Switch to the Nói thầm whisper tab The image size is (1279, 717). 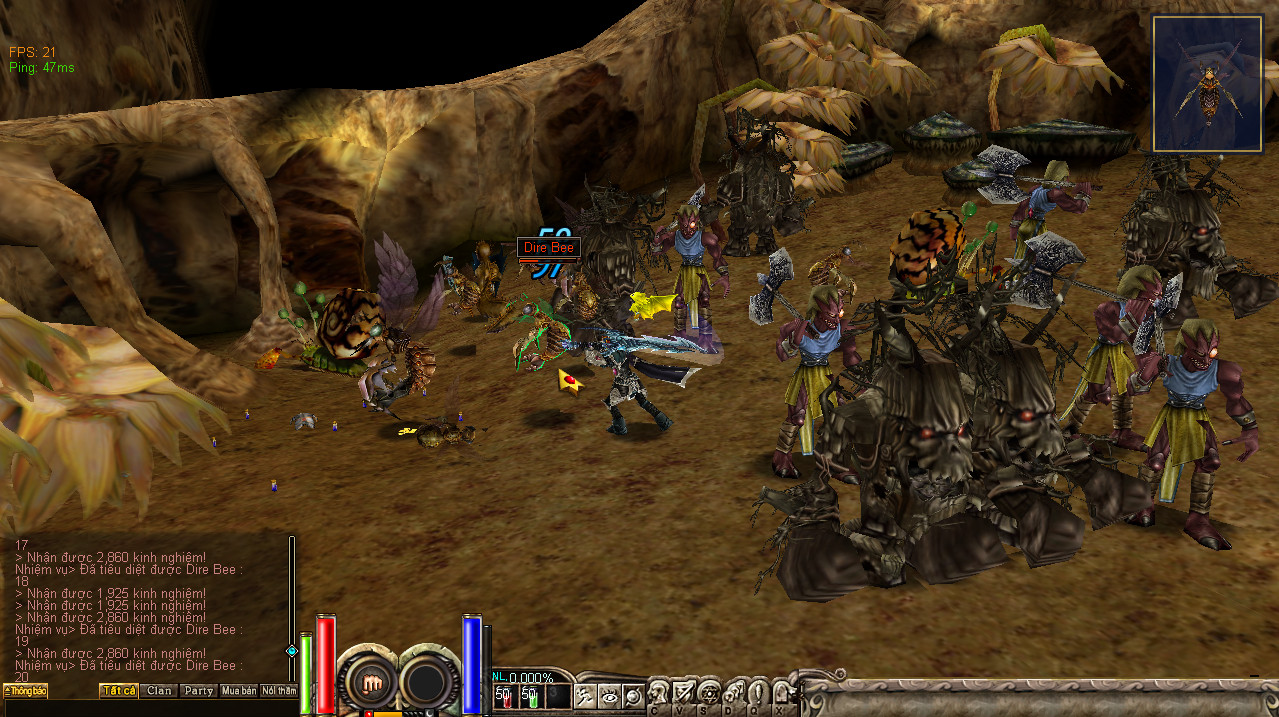(279, 691)
